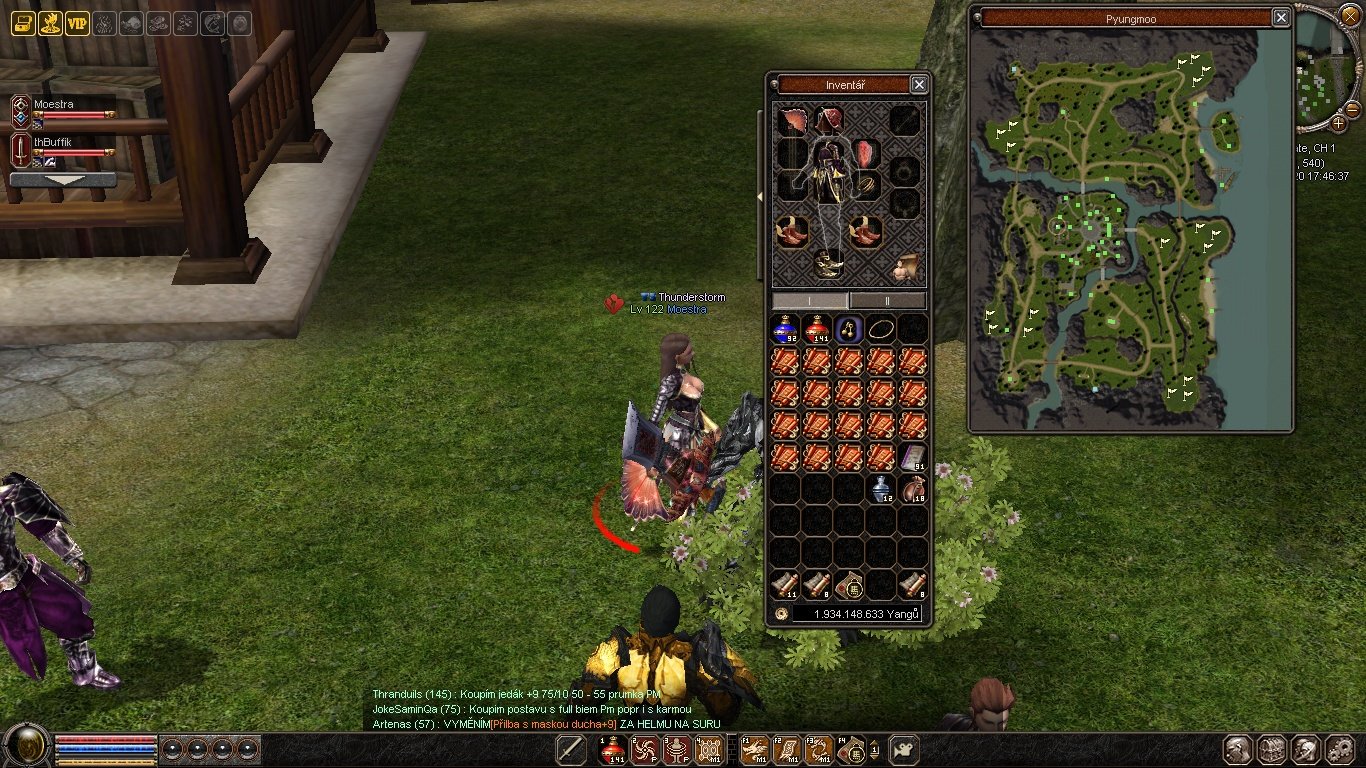This screenshot has height=768, width=1366.
Task: Select the white bottle stack of 12
Action: point(881,489)
